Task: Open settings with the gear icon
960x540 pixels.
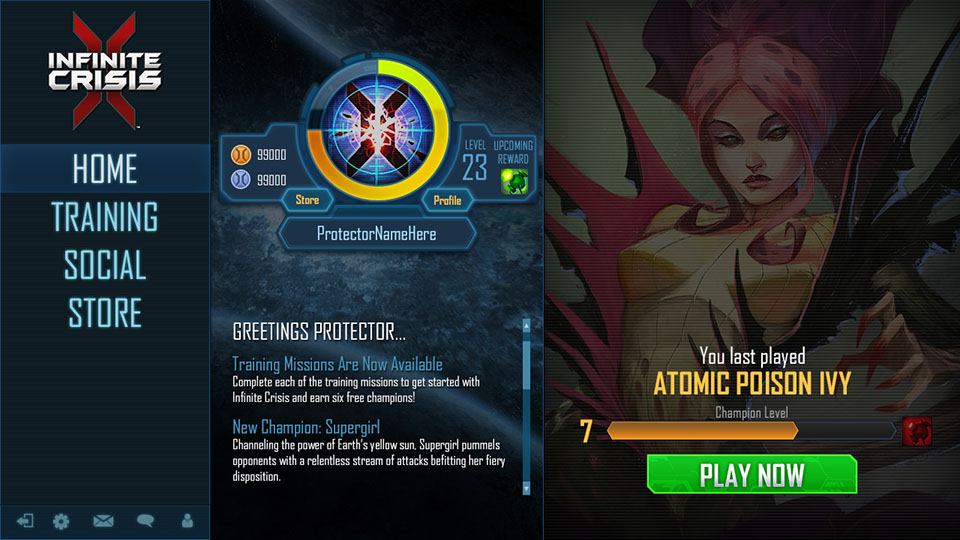Action: pyautogui.click(x=61, y=521)
